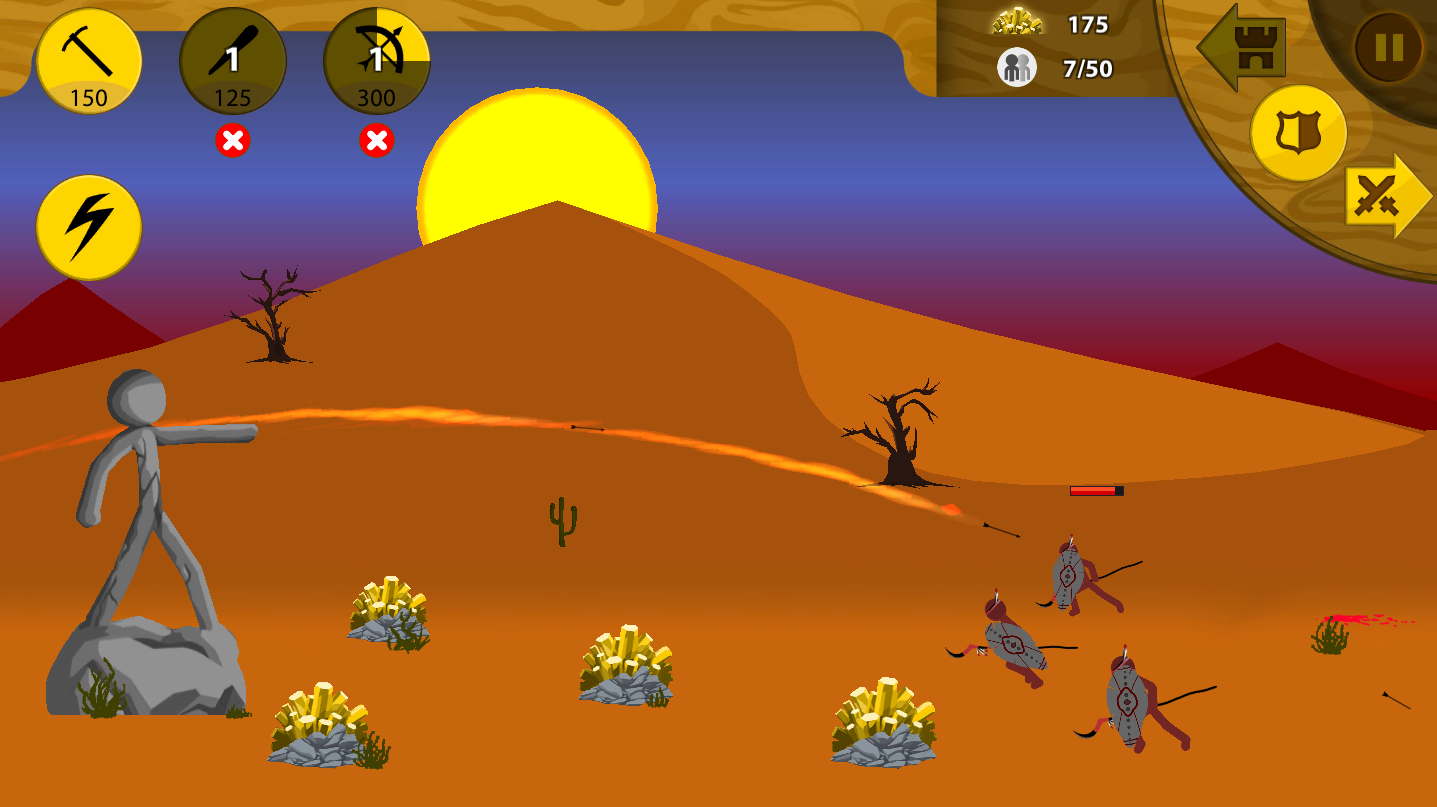Cancel the queued clubman with red X

point(233,141)
